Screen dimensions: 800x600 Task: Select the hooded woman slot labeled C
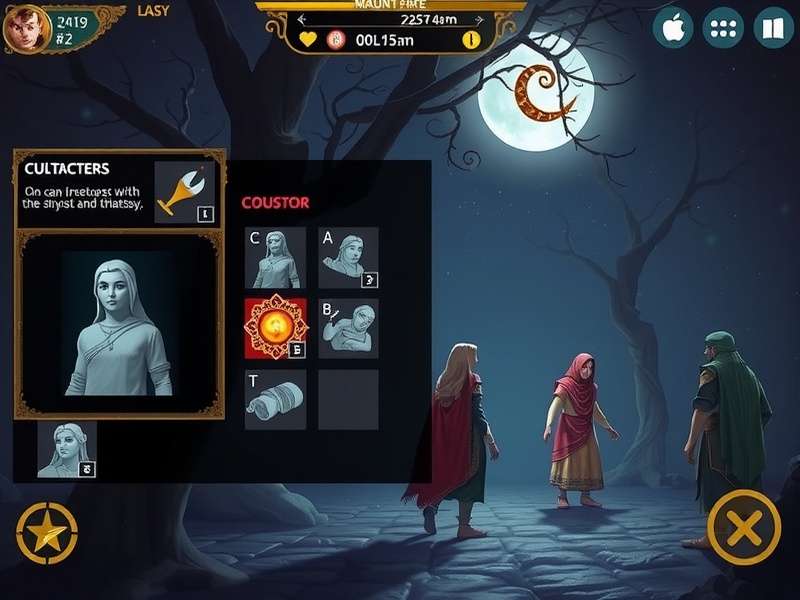[x=275, y=258]
